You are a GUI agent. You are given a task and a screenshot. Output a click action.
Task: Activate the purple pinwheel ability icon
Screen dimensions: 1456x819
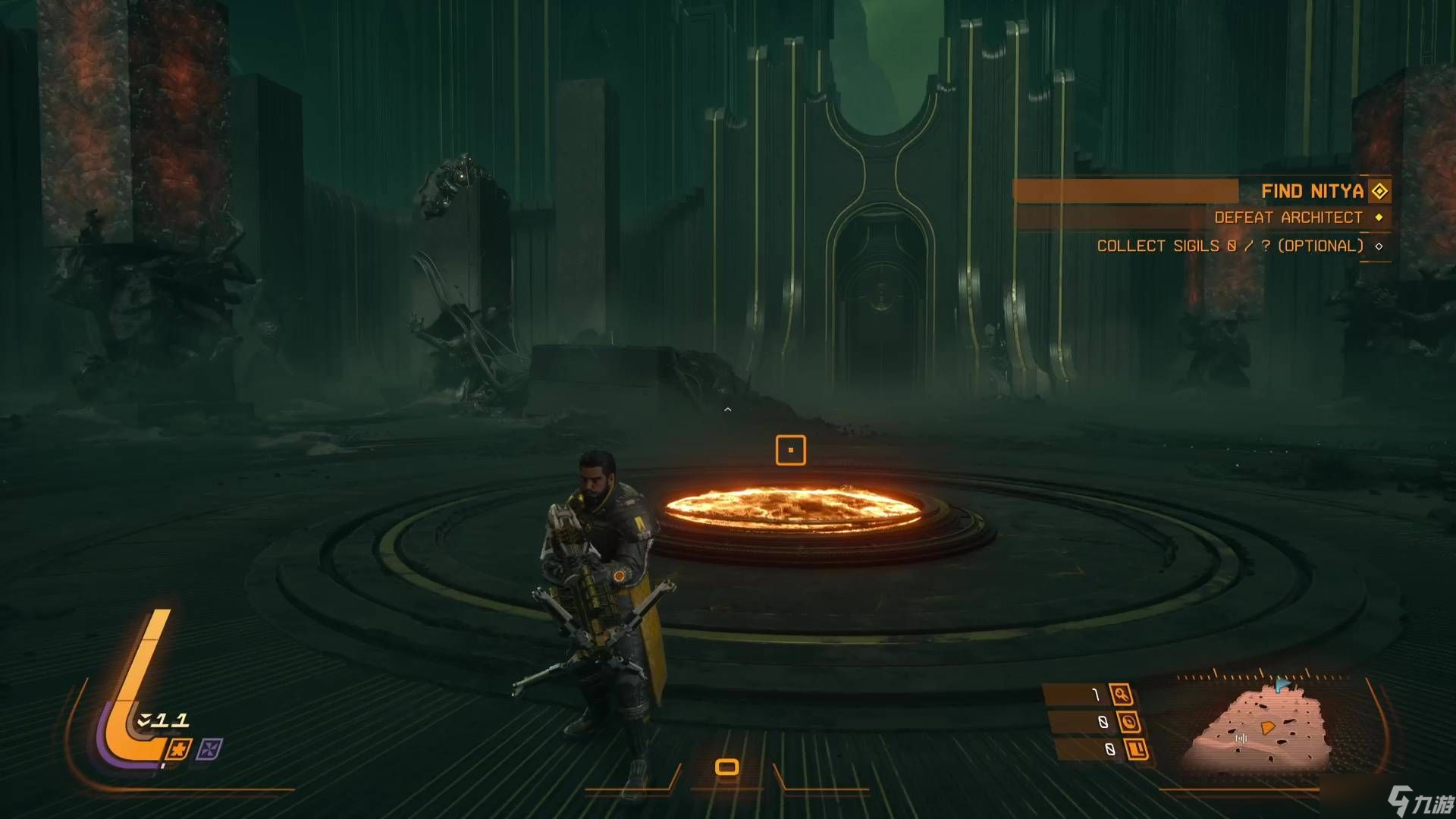click(209, 749)
